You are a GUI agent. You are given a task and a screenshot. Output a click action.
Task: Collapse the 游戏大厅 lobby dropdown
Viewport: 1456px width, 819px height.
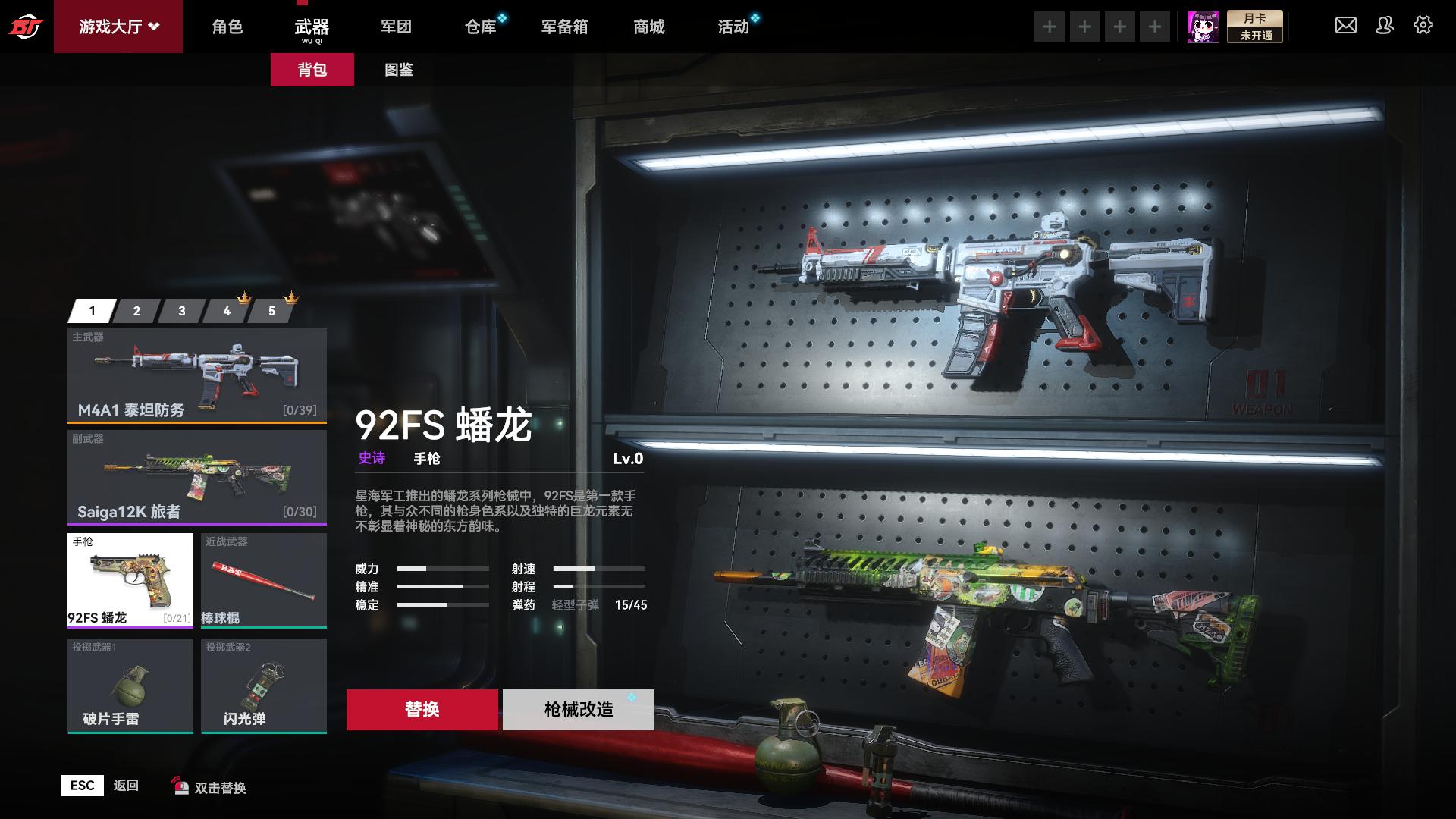coord(118,25)
